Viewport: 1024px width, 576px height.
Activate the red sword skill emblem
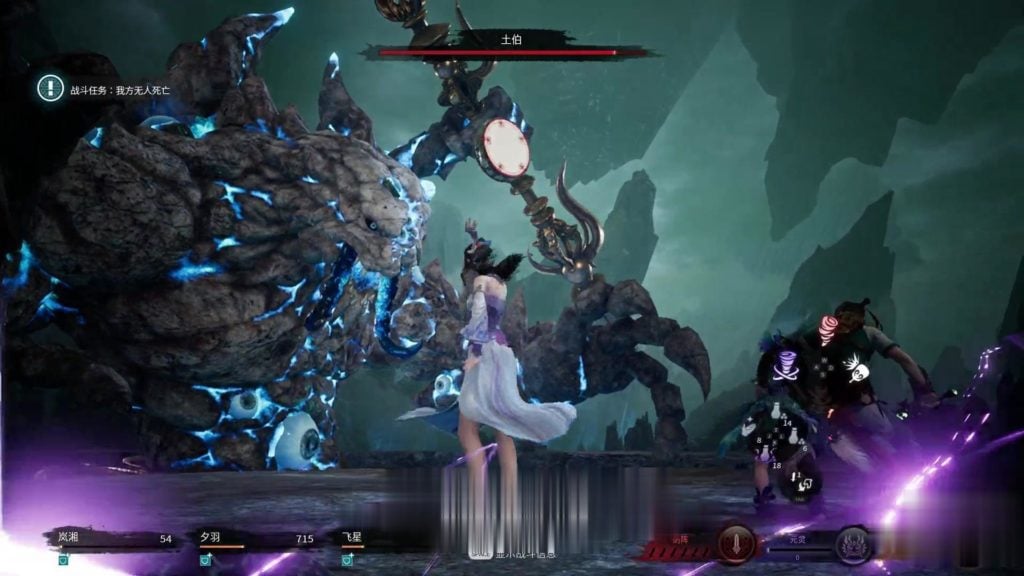[736, 544]
